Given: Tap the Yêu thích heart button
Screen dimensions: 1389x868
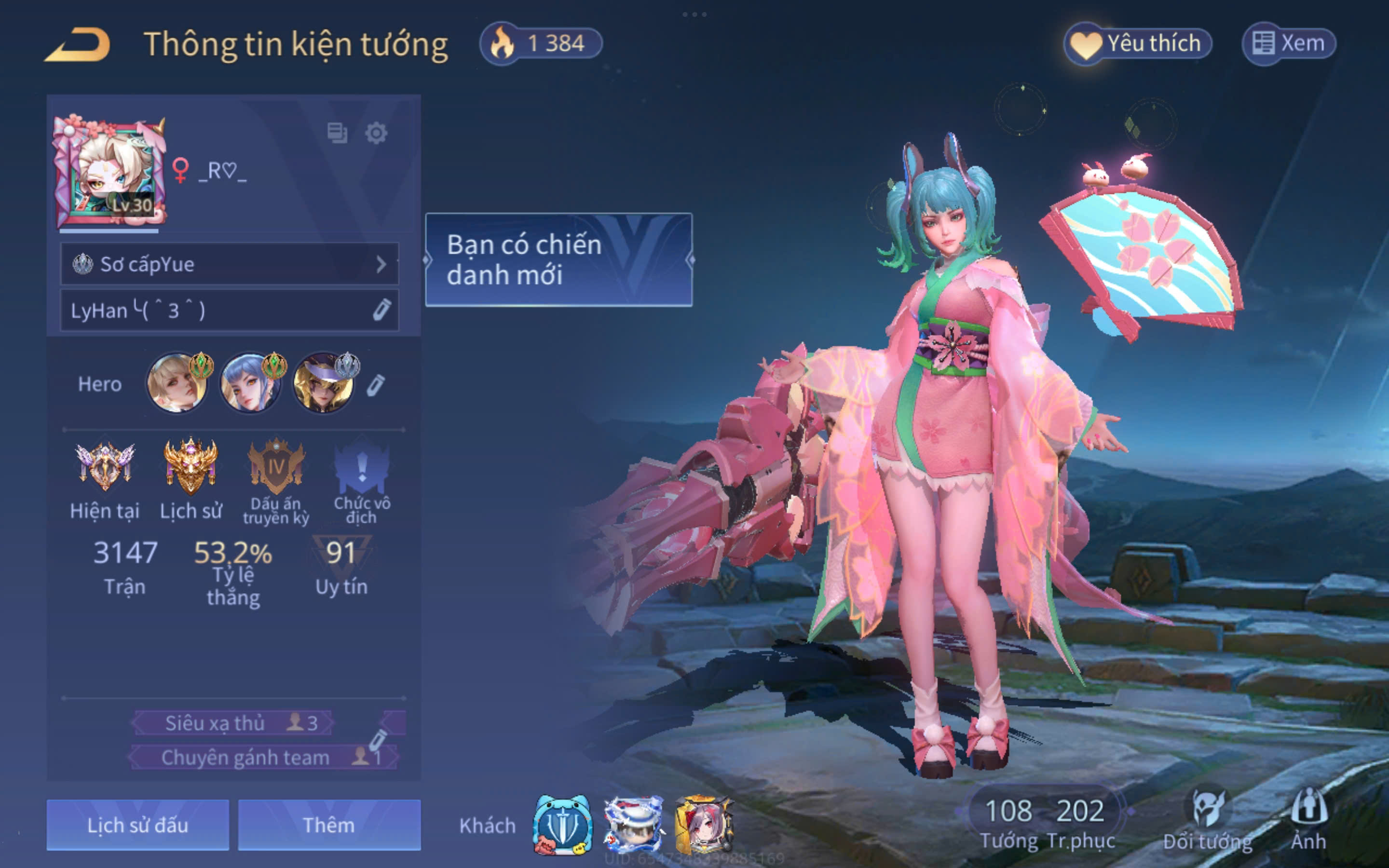Looking at the screenshot, I should tap(1138, 43).
